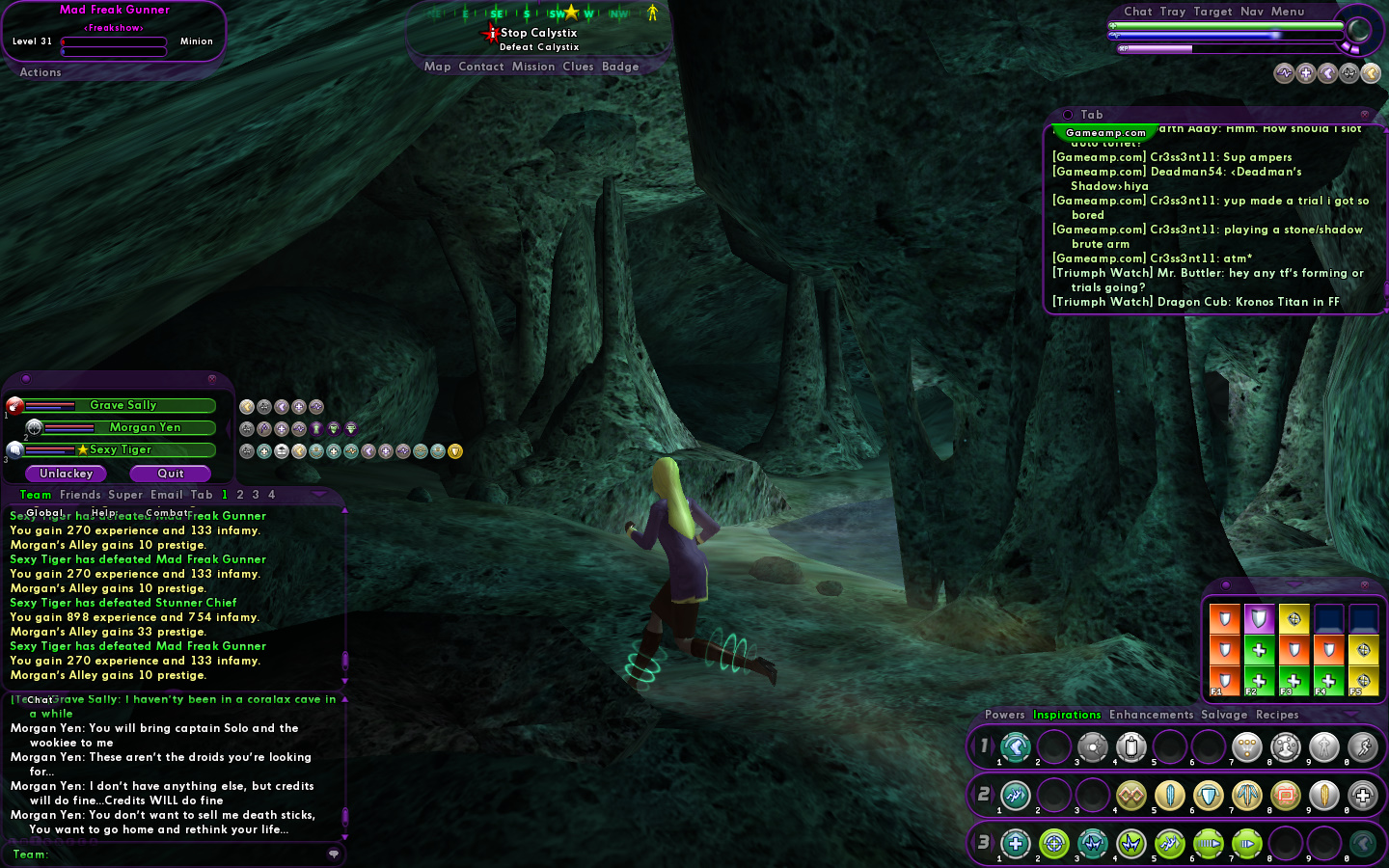Open the Actions menu for the target

point(41,72)
